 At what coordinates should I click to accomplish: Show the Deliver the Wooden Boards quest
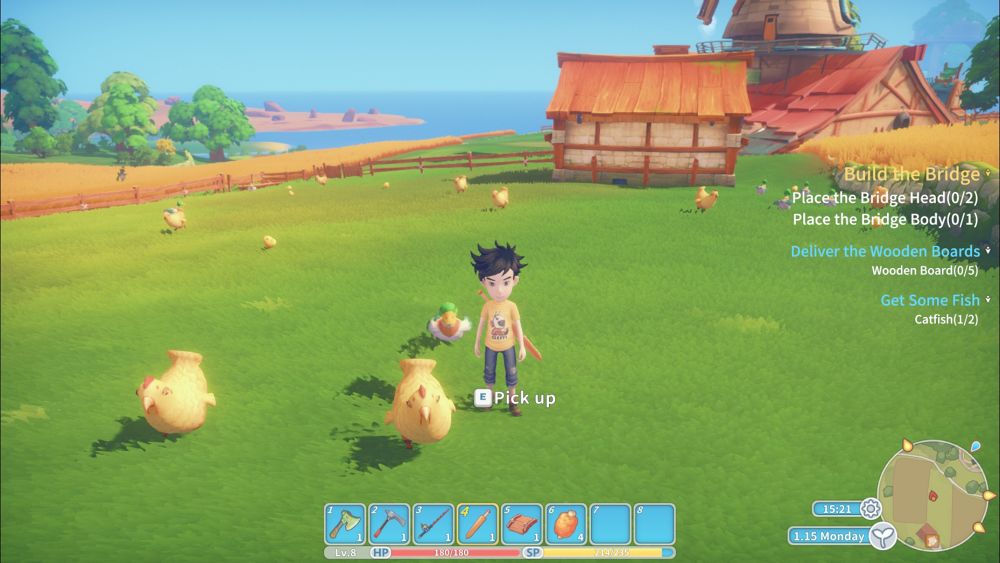tap(885, 251)
